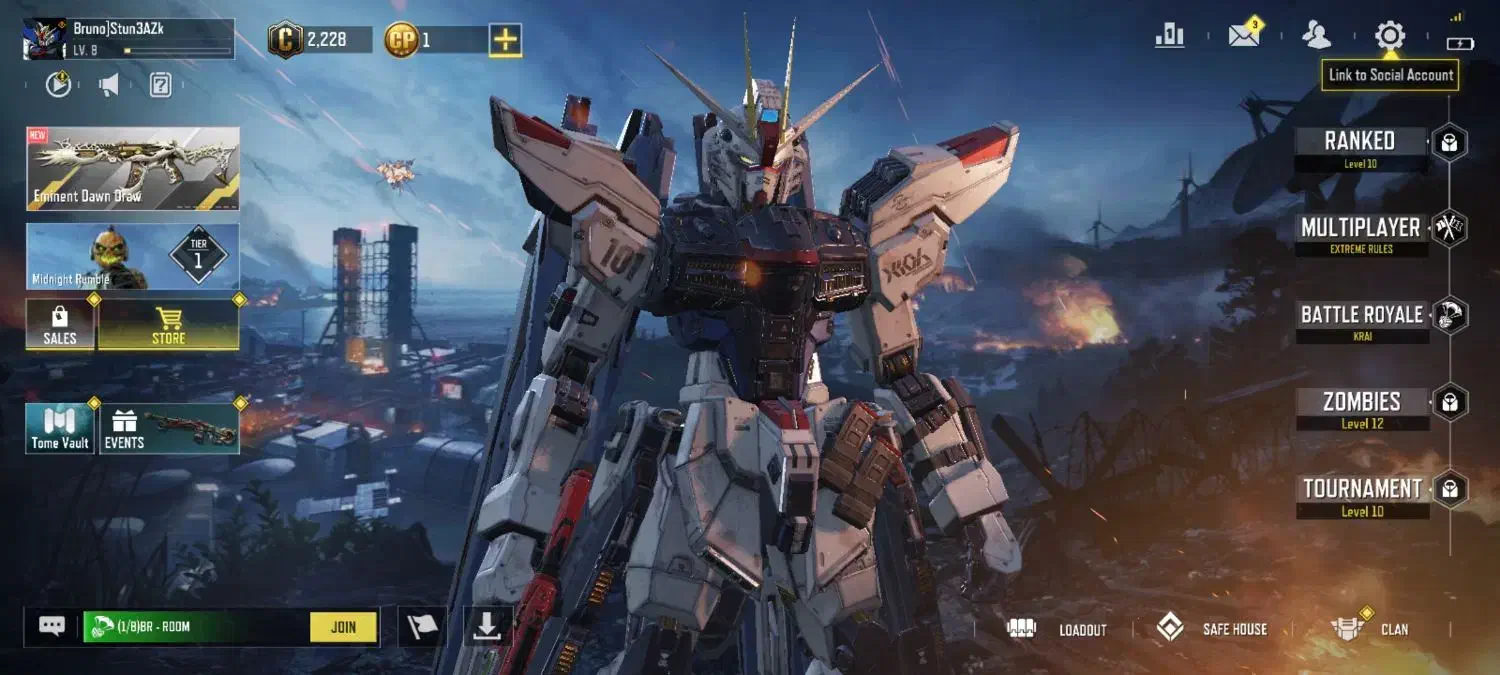Select the Tournament mode
1500x675 pixels.
(x=1361, y=490)
